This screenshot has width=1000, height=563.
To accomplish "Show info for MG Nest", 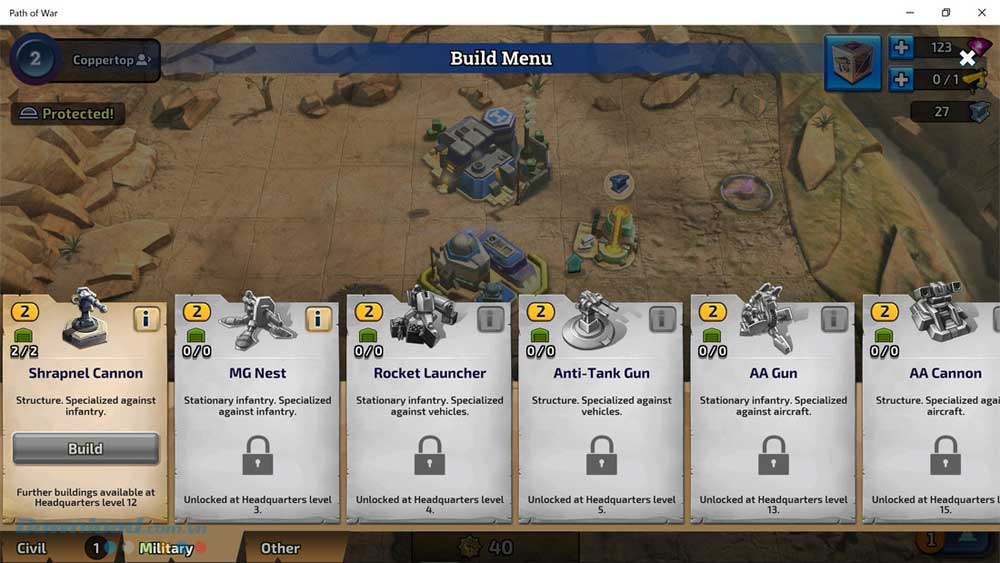I will 318,319.
